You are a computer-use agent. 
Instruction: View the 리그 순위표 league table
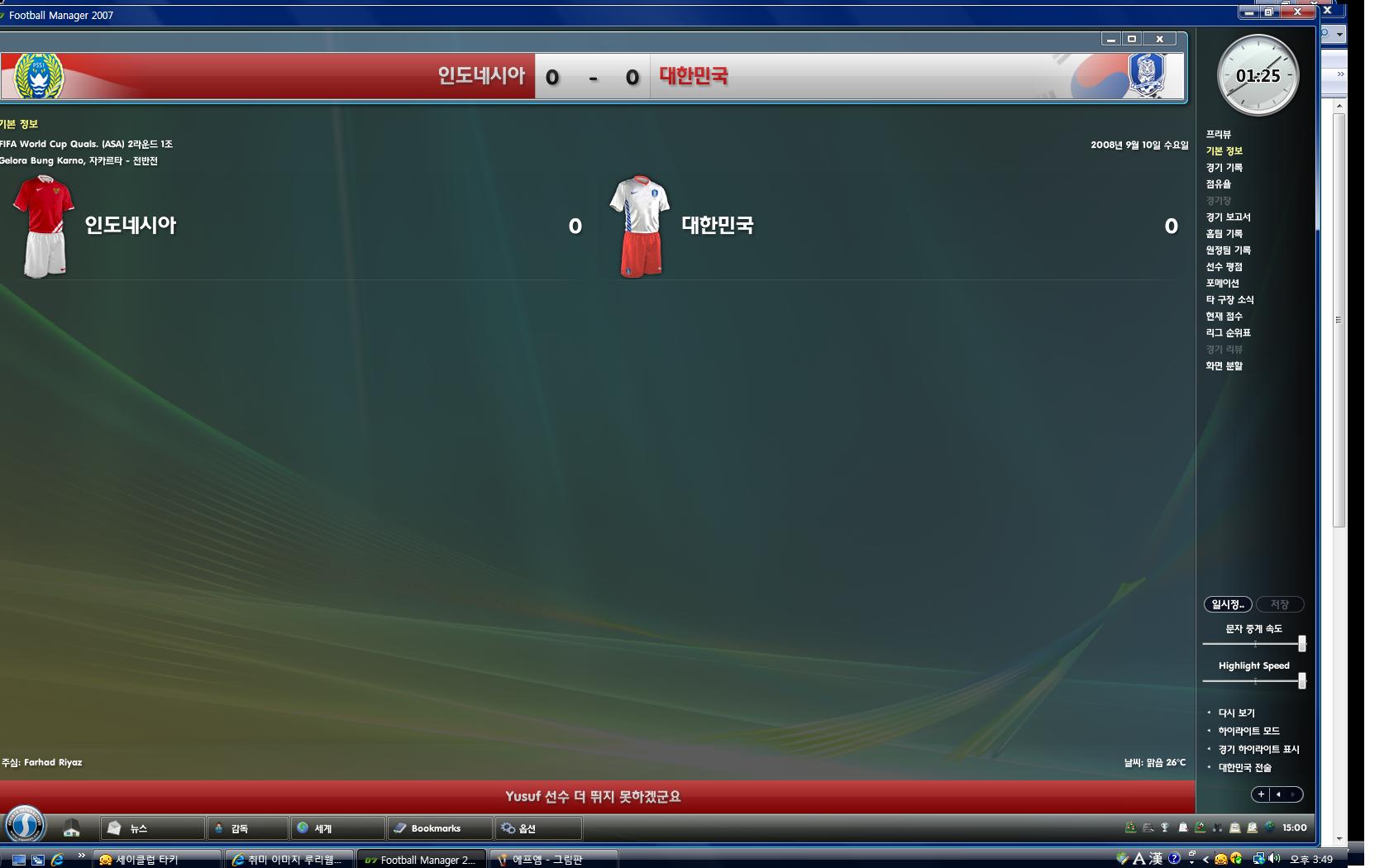click(1228, 333)
